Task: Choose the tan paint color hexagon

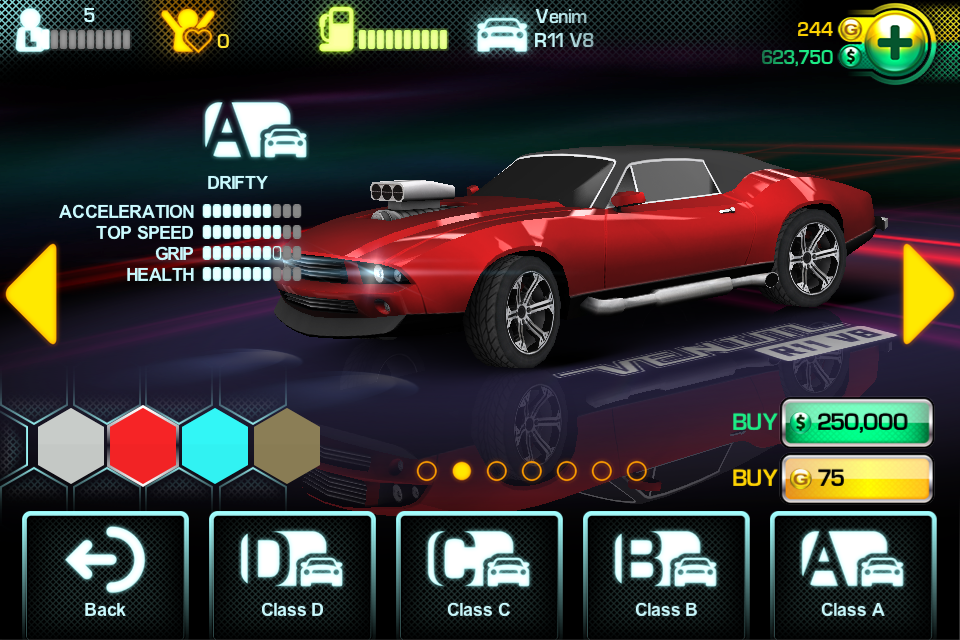Action: (x=287, y=446)
